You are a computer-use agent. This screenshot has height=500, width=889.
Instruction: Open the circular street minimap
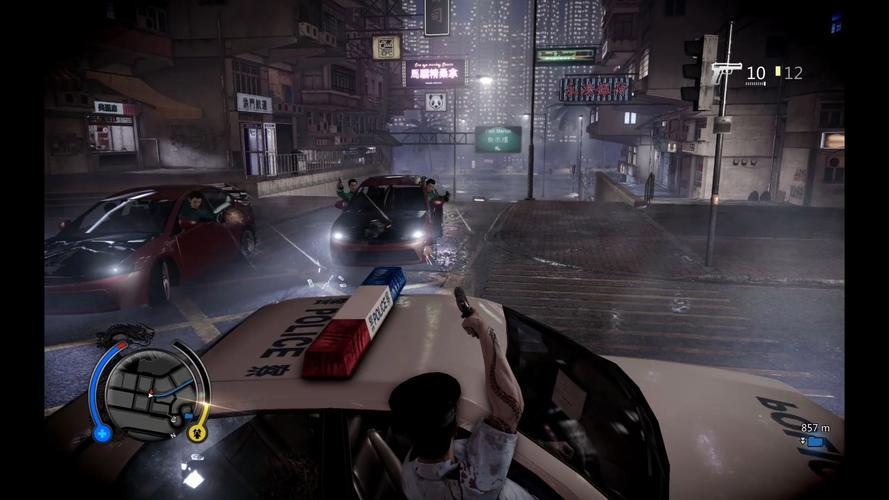coord(148,390)
